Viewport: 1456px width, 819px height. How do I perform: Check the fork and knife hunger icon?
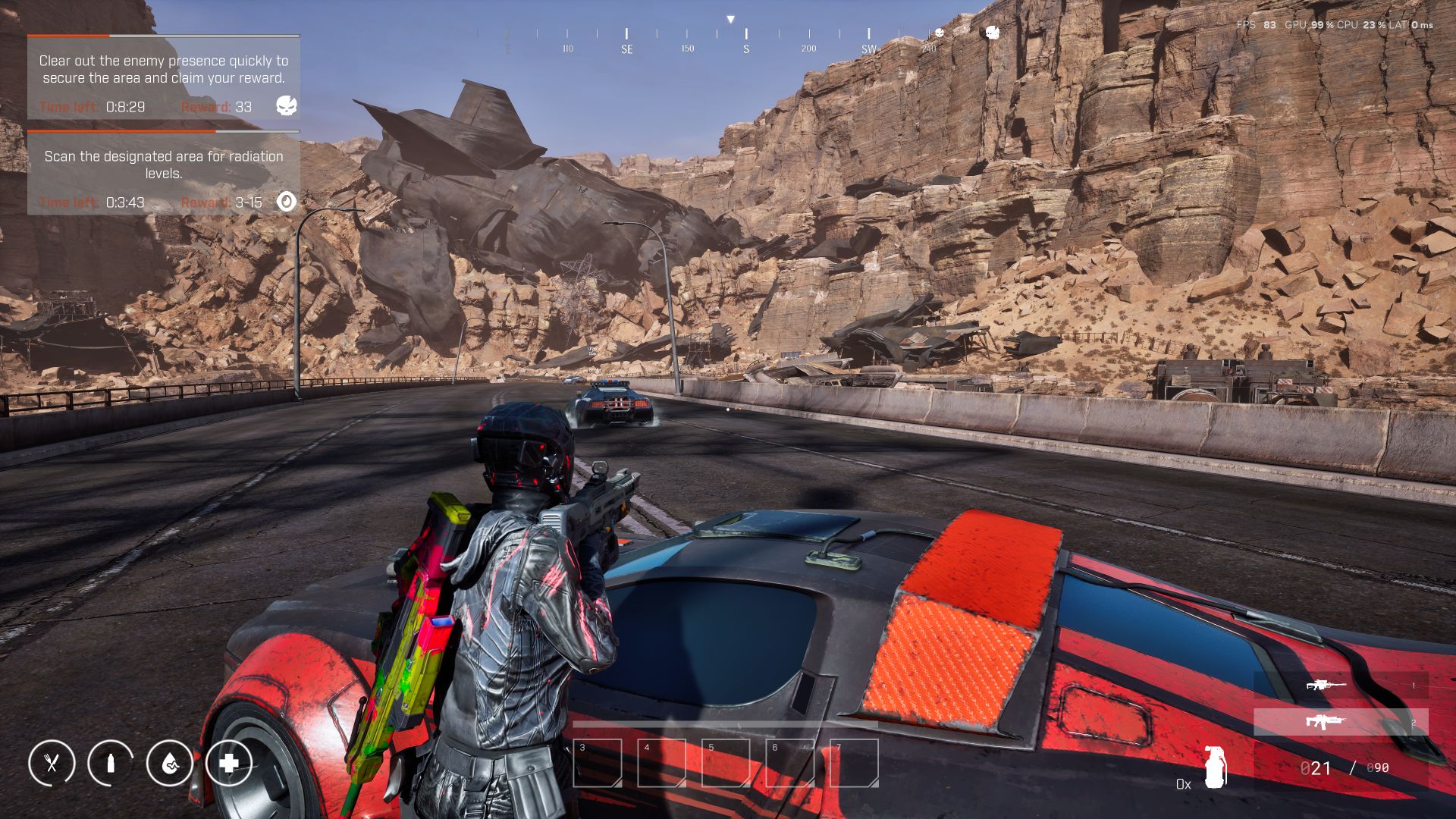52,763
